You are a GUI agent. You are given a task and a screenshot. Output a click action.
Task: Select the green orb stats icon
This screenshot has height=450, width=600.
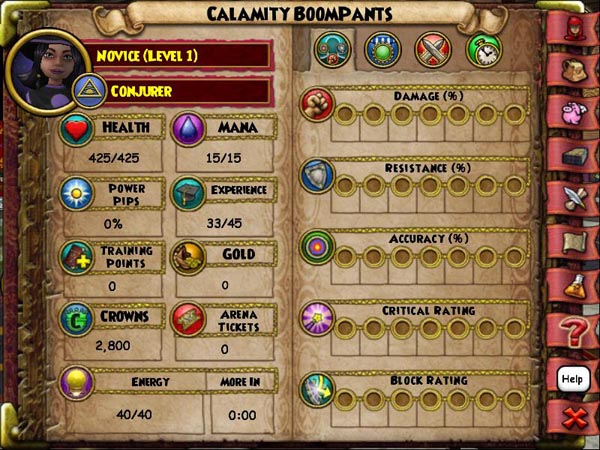pyautogui.click(x=381, y=50)
